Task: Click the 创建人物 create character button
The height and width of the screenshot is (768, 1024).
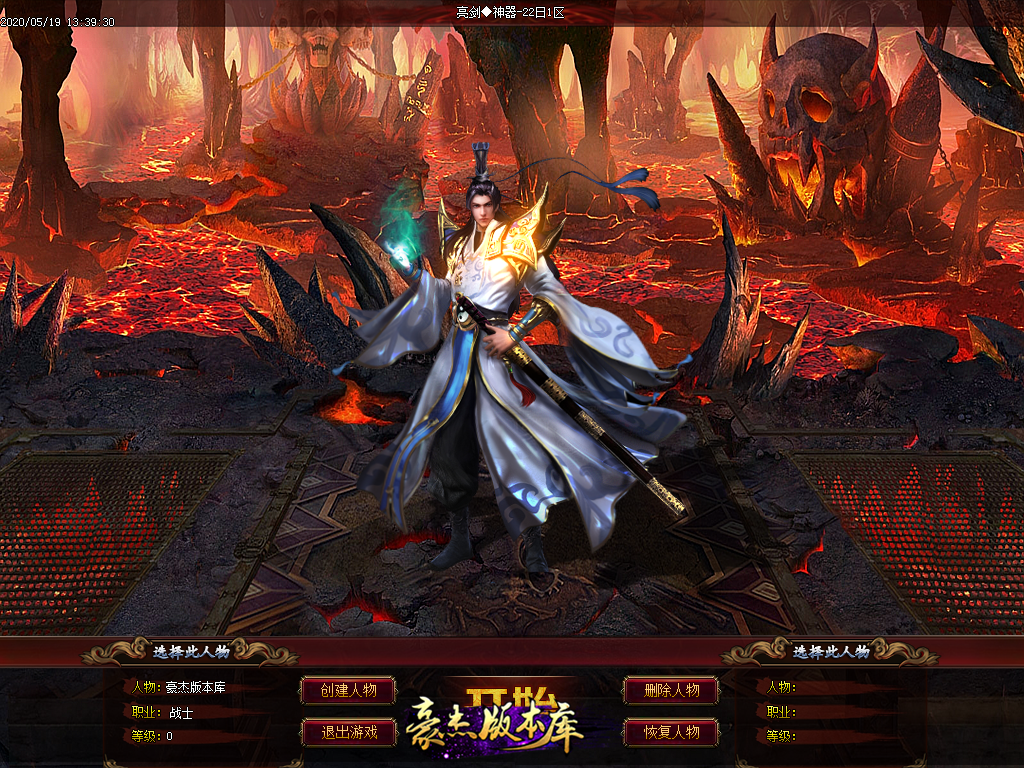Action: (348, 690)
